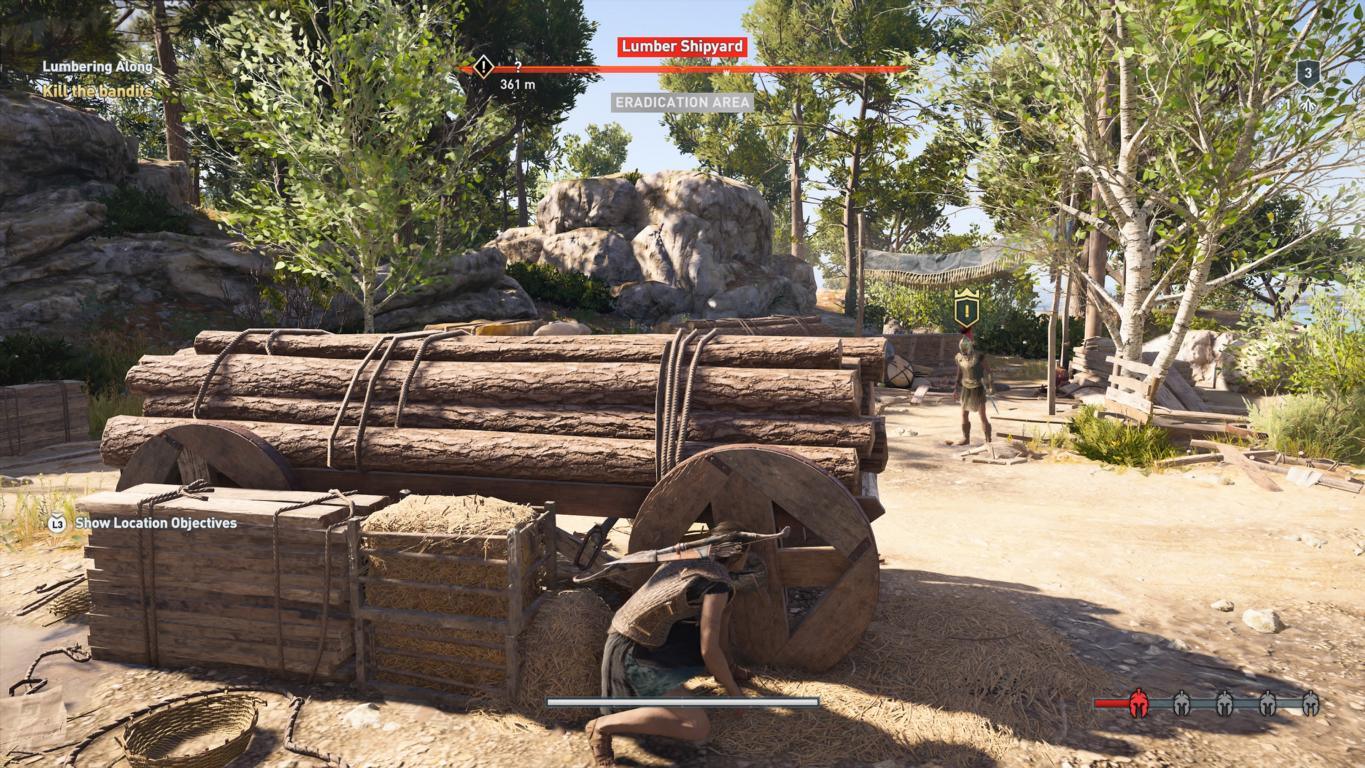This screenshot has width=1365, height=768.
Task: Select the yellow enemy marker above the guard
Action: tap(966, 308)
